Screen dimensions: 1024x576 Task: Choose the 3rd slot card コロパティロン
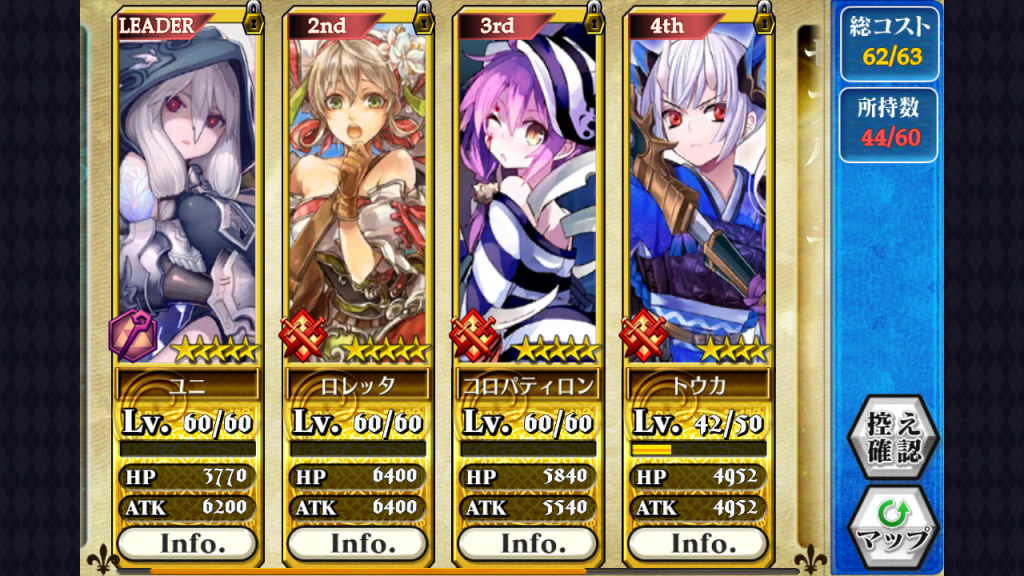[527, 190]
